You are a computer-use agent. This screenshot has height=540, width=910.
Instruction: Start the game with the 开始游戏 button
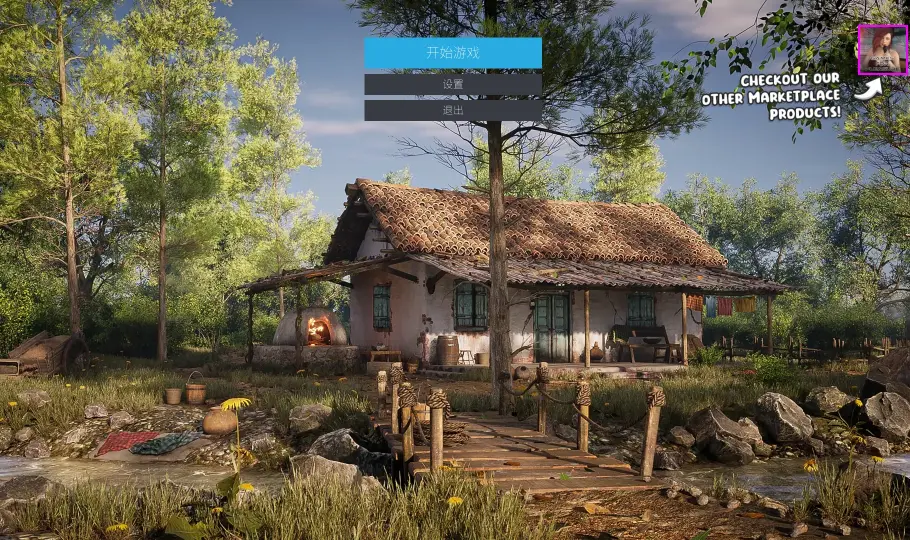[x=453, y=53]
